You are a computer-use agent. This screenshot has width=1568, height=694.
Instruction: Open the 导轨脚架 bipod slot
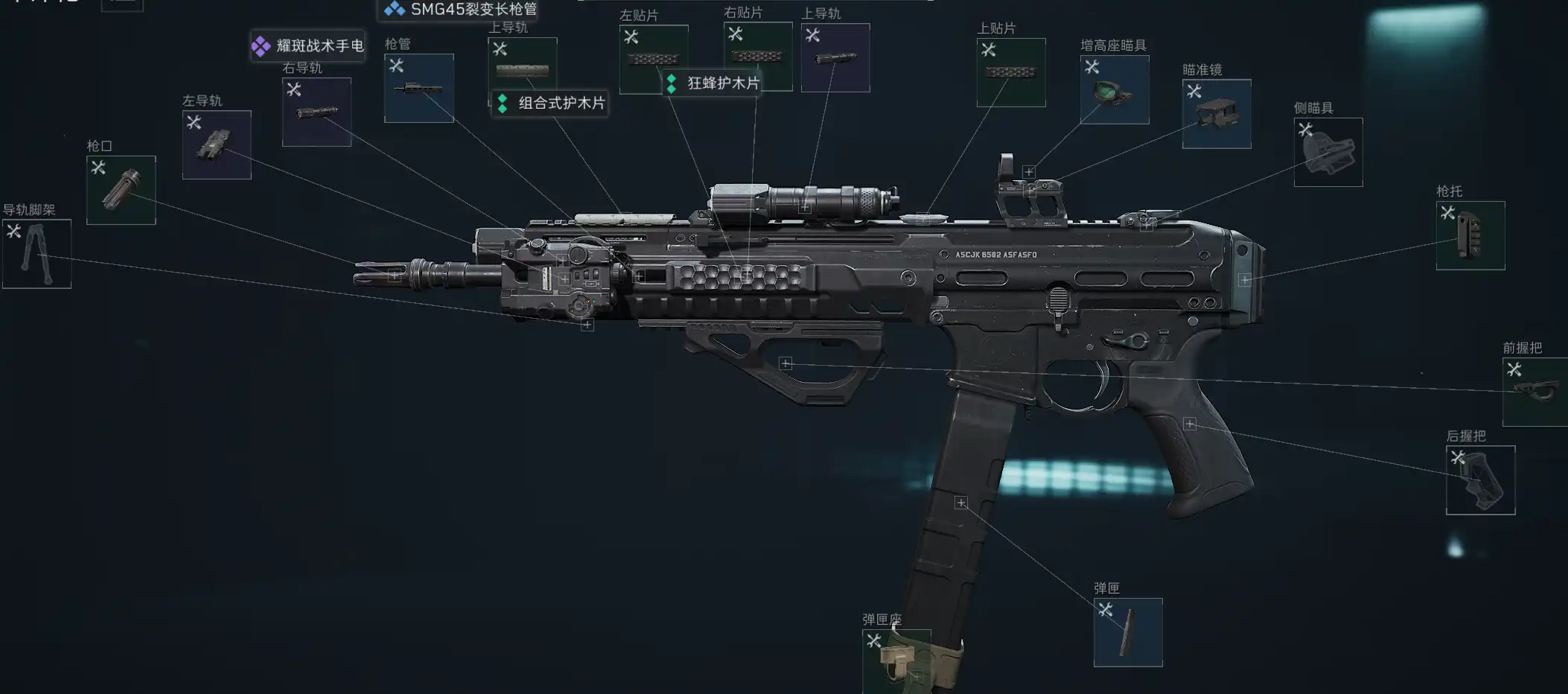[36, 254]
